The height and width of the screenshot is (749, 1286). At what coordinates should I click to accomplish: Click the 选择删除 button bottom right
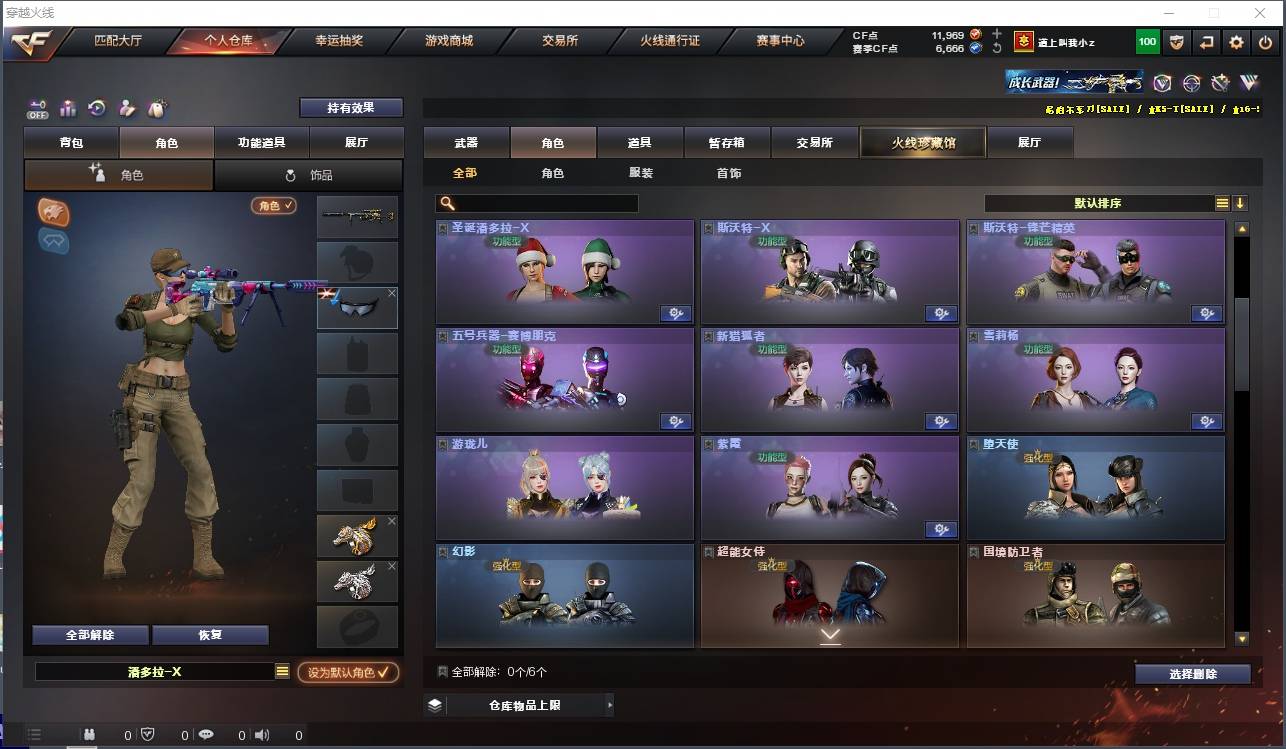click(1192, 673)
